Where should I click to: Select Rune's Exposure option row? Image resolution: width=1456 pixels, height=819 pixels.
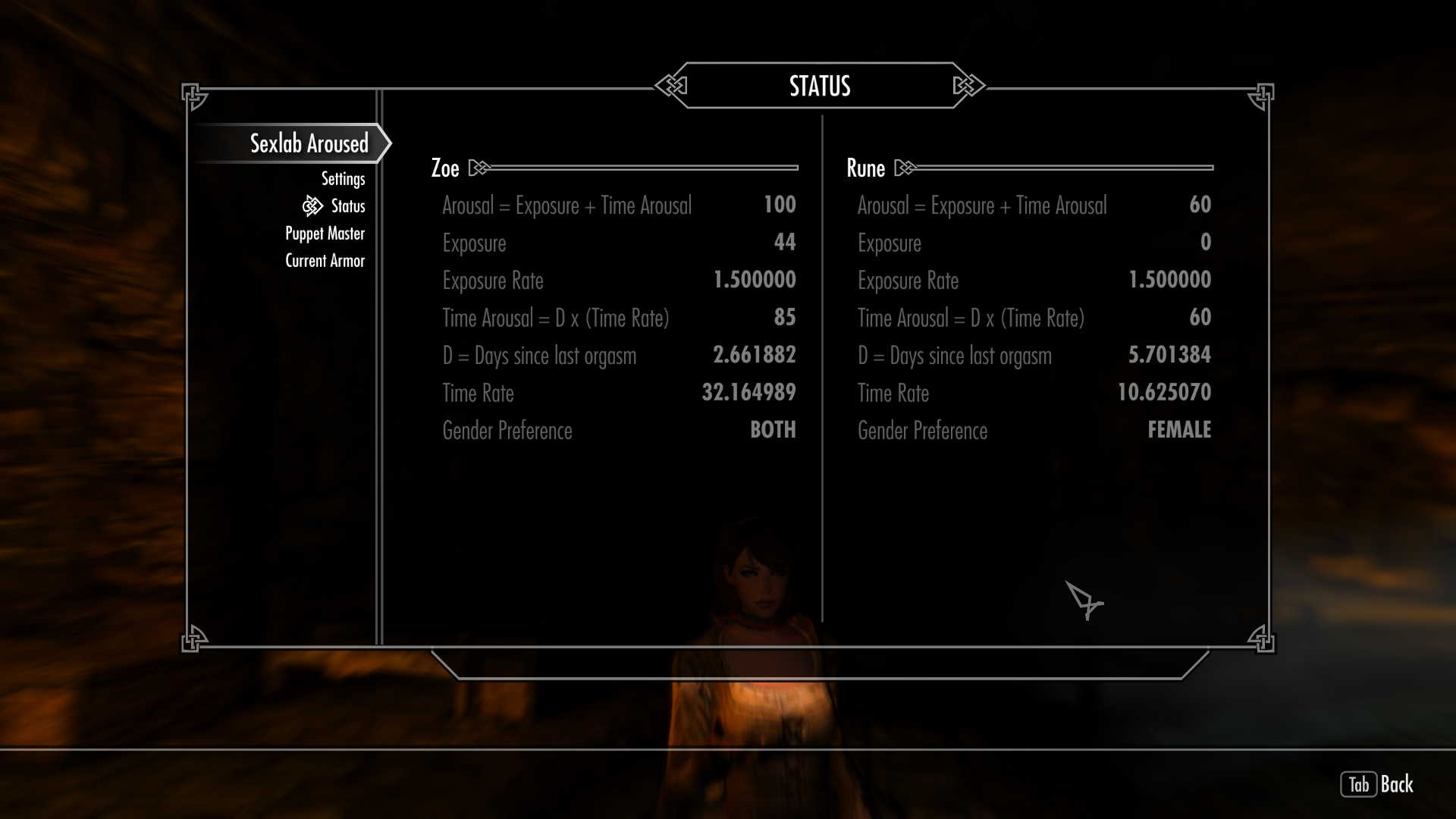click(x=1034, y=243)
